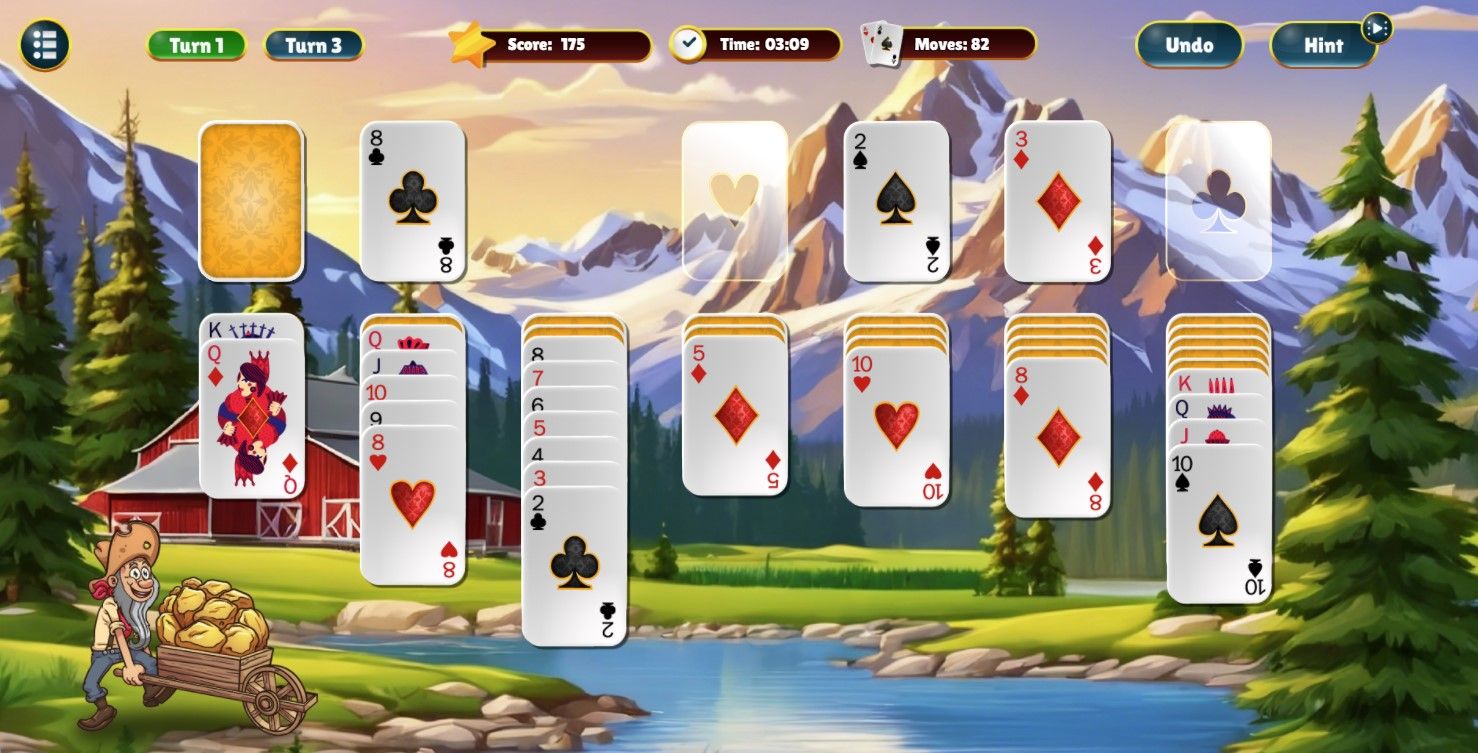This screenshot has width=1478, height=753.
Task: Select the 3 of diamonds foundation card
Action: pyautogui.click(x=1057, y=200)
